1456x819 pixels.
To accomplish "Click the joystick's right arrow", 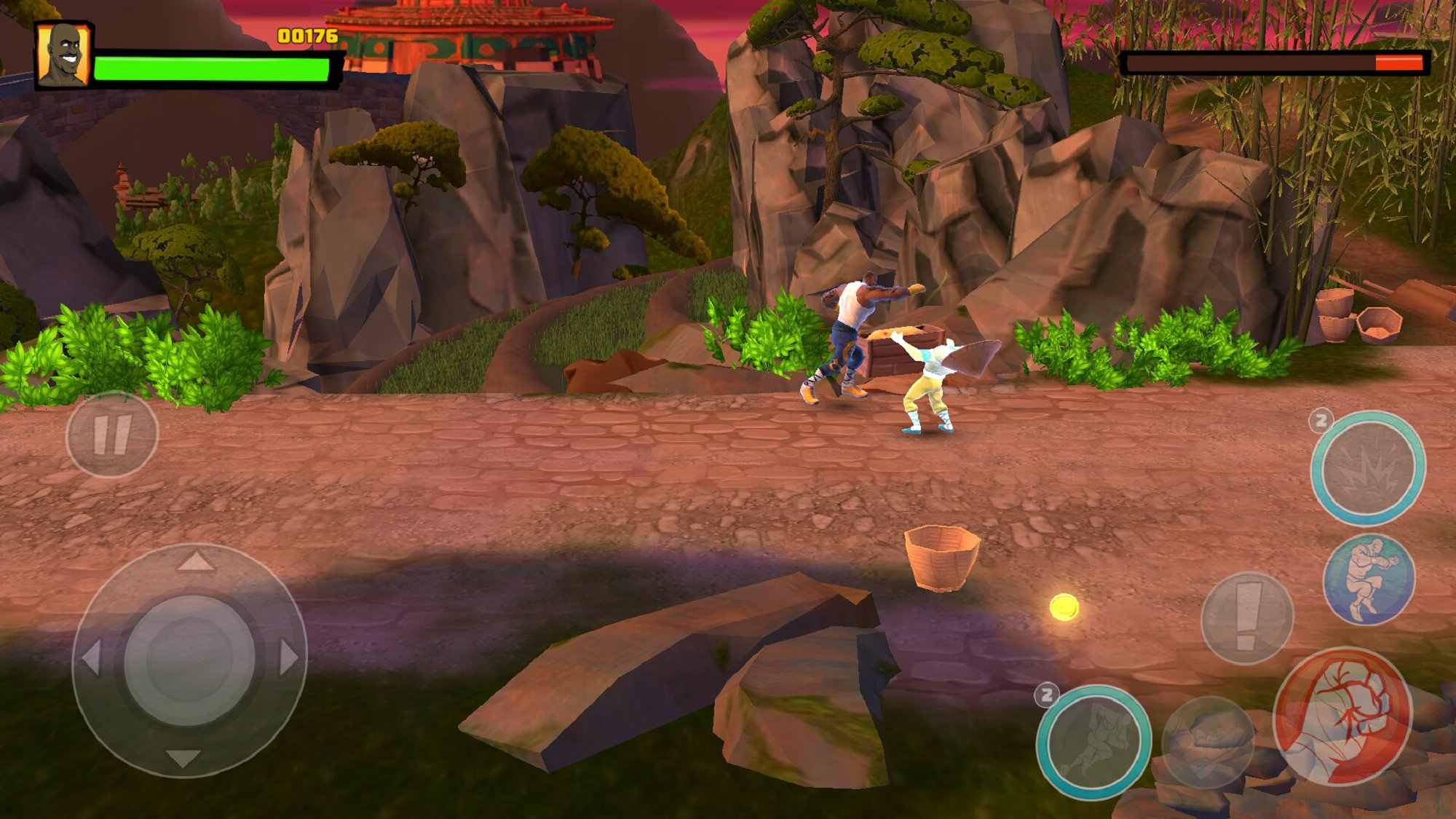I will point(289,658).
